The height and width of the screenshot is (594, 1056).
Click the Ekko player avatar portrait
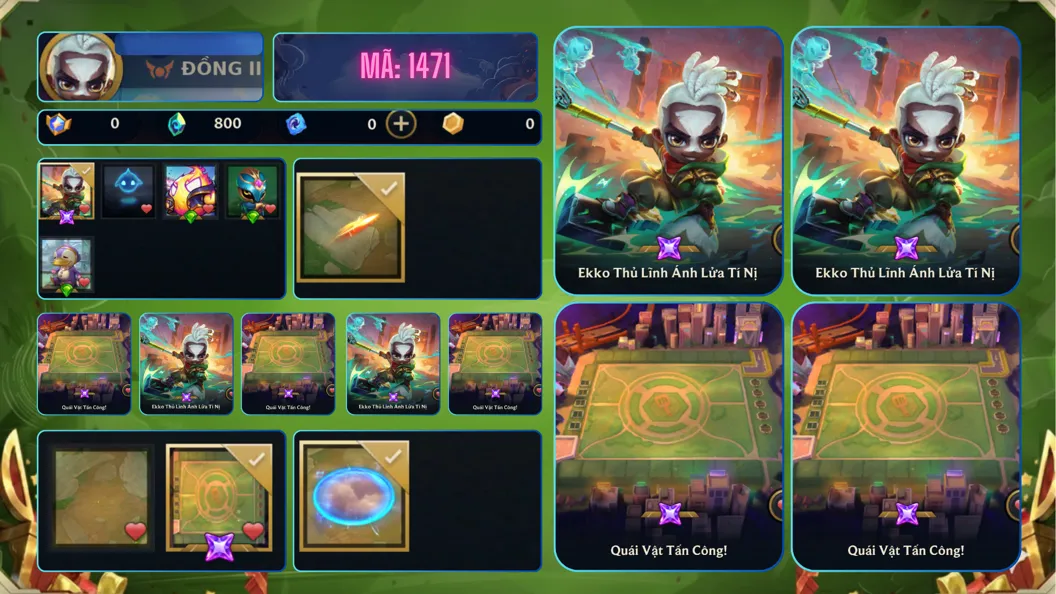click(81, 66)
